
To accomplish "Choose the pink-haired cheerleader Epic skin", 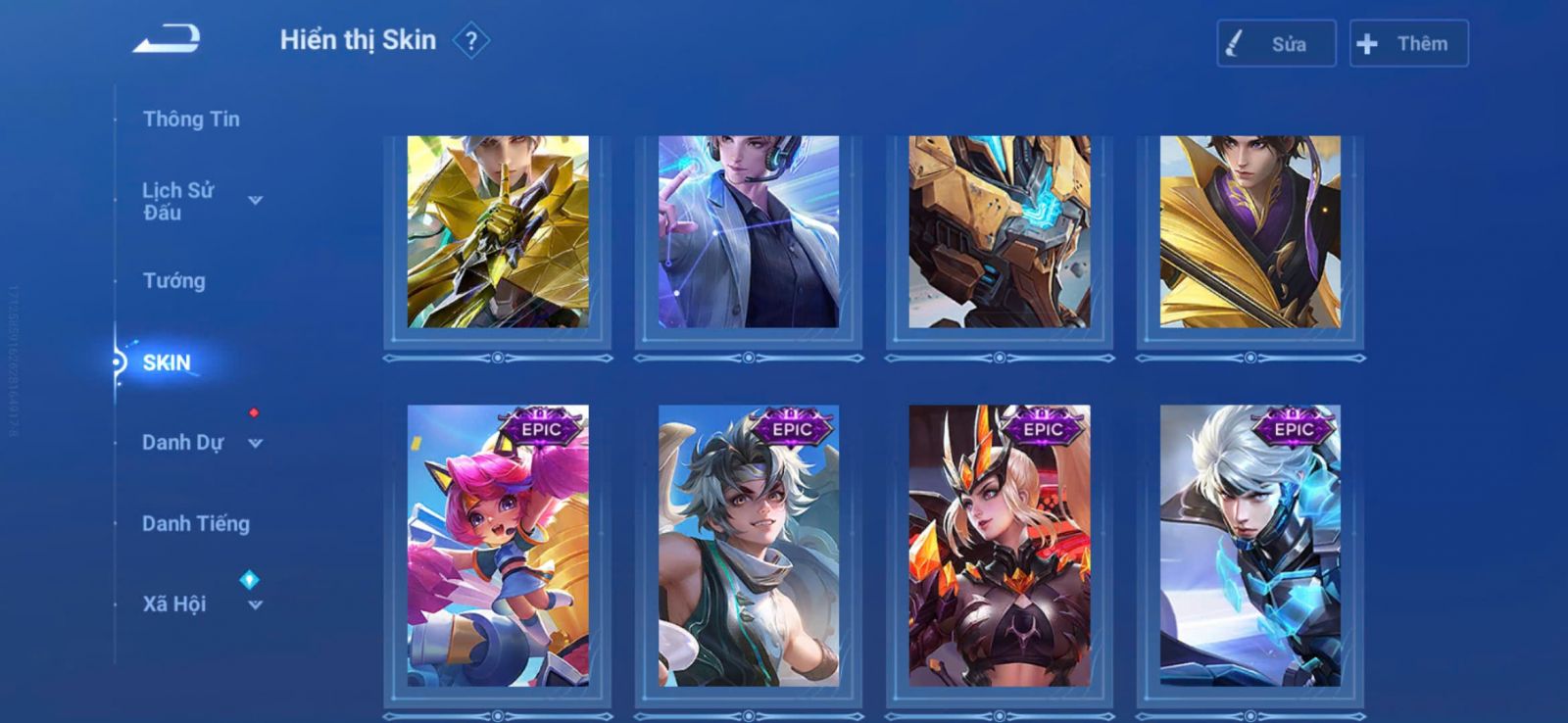I will click(x=498, y=546).
